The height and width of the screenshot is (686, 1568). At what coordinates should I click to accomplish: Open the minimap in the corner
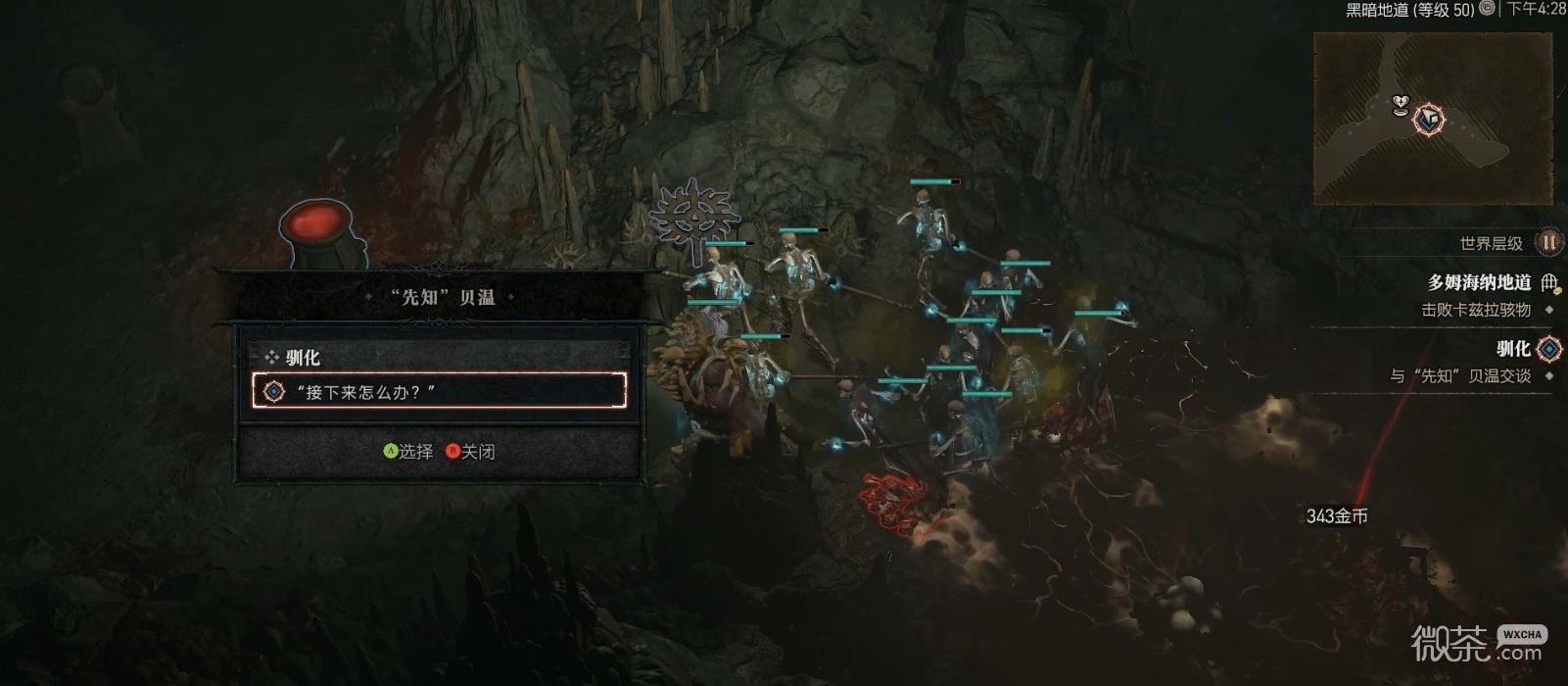point(1431,118)
